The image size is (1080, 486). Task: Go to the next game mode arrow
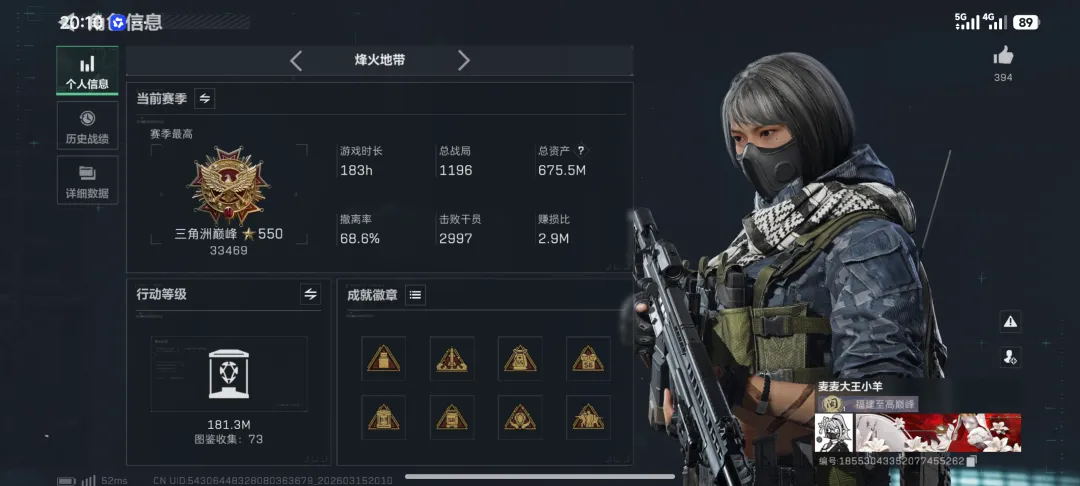pos(463,61)
